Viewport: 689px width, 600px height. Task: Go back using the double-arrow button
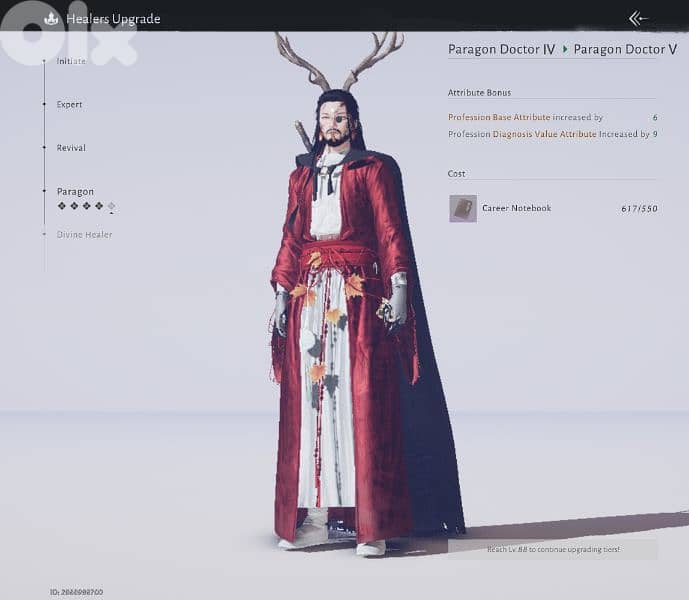pyautogui.click(x=638, y=18)
